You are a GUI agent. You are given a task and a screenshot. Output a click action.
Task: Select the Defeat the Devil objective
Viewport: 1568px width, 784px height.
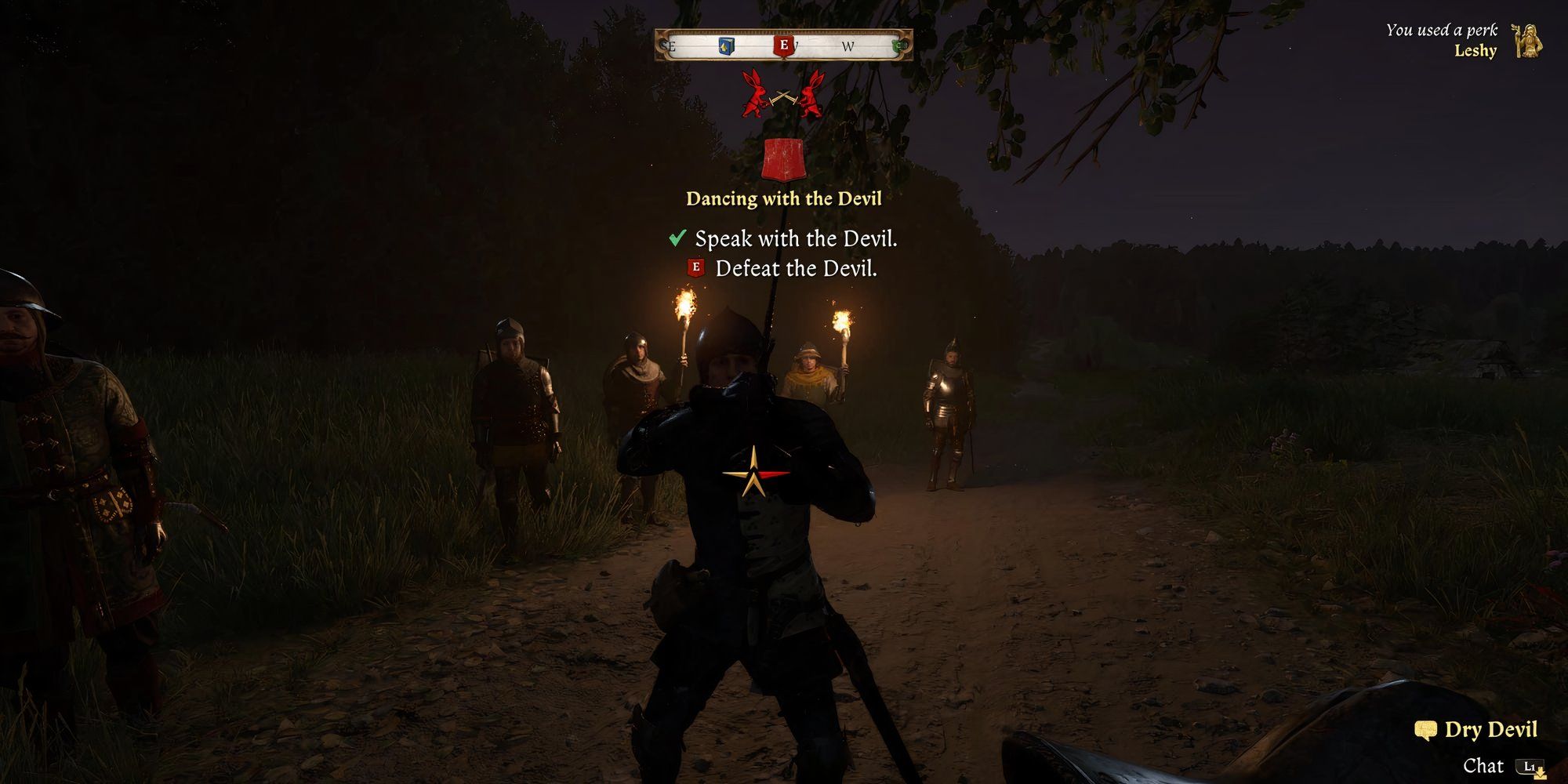click(795, 269)
